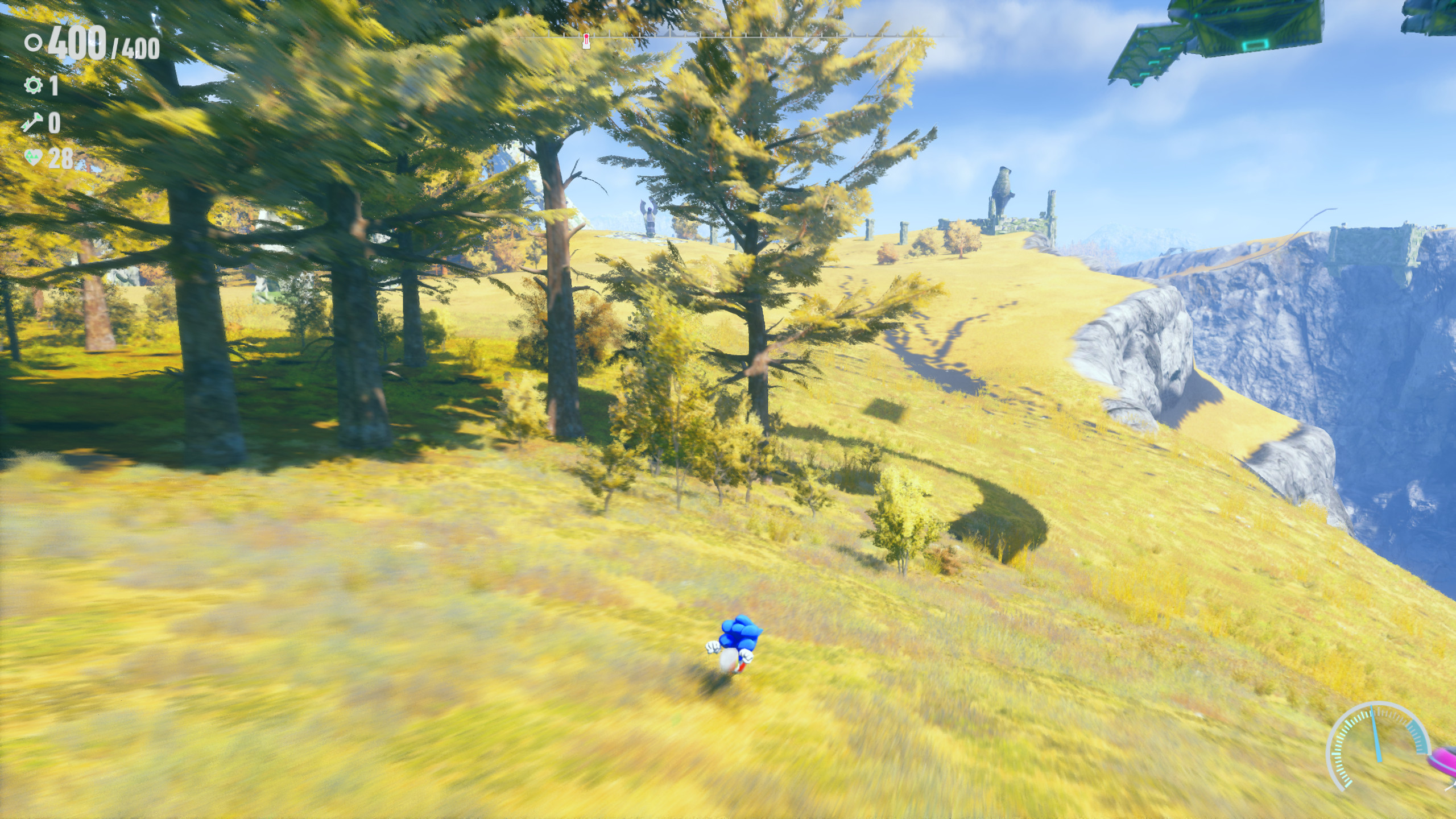
Task: Click the ring counter icon
Action: (x=34, y=43)
